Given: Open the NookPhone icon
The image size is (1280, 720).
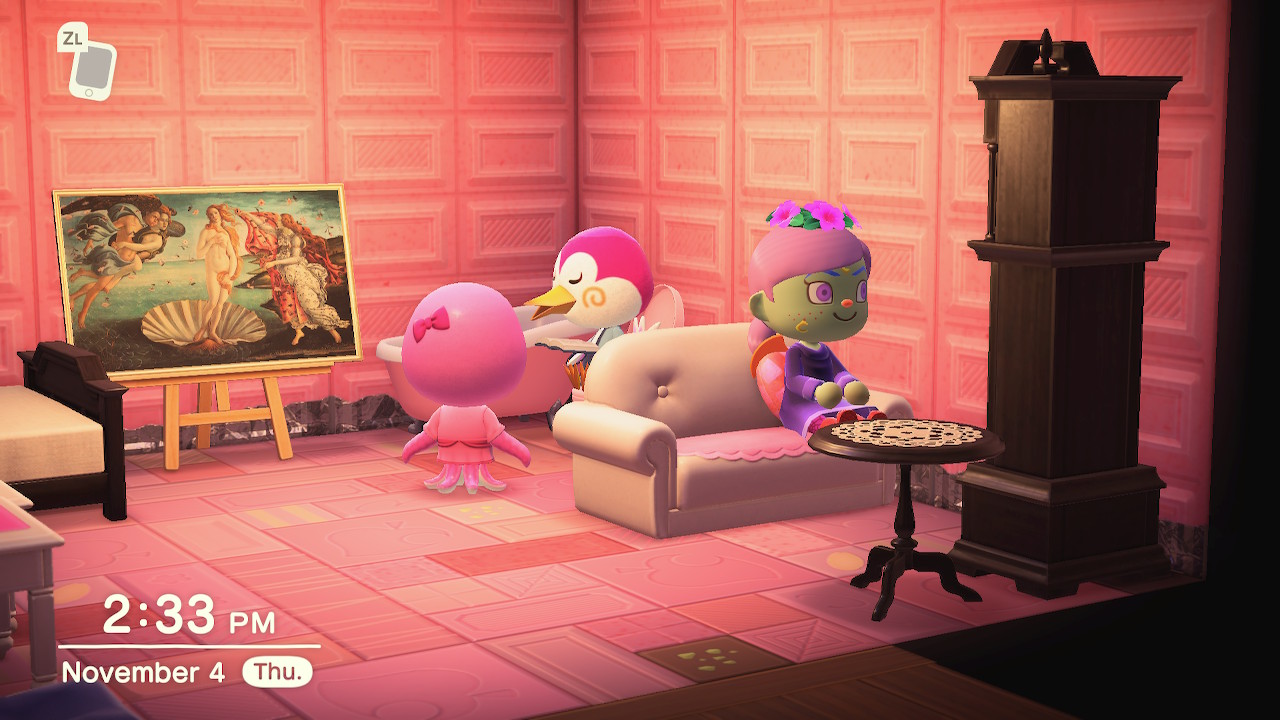Looking at the screenshot, I should pos(92,68).
